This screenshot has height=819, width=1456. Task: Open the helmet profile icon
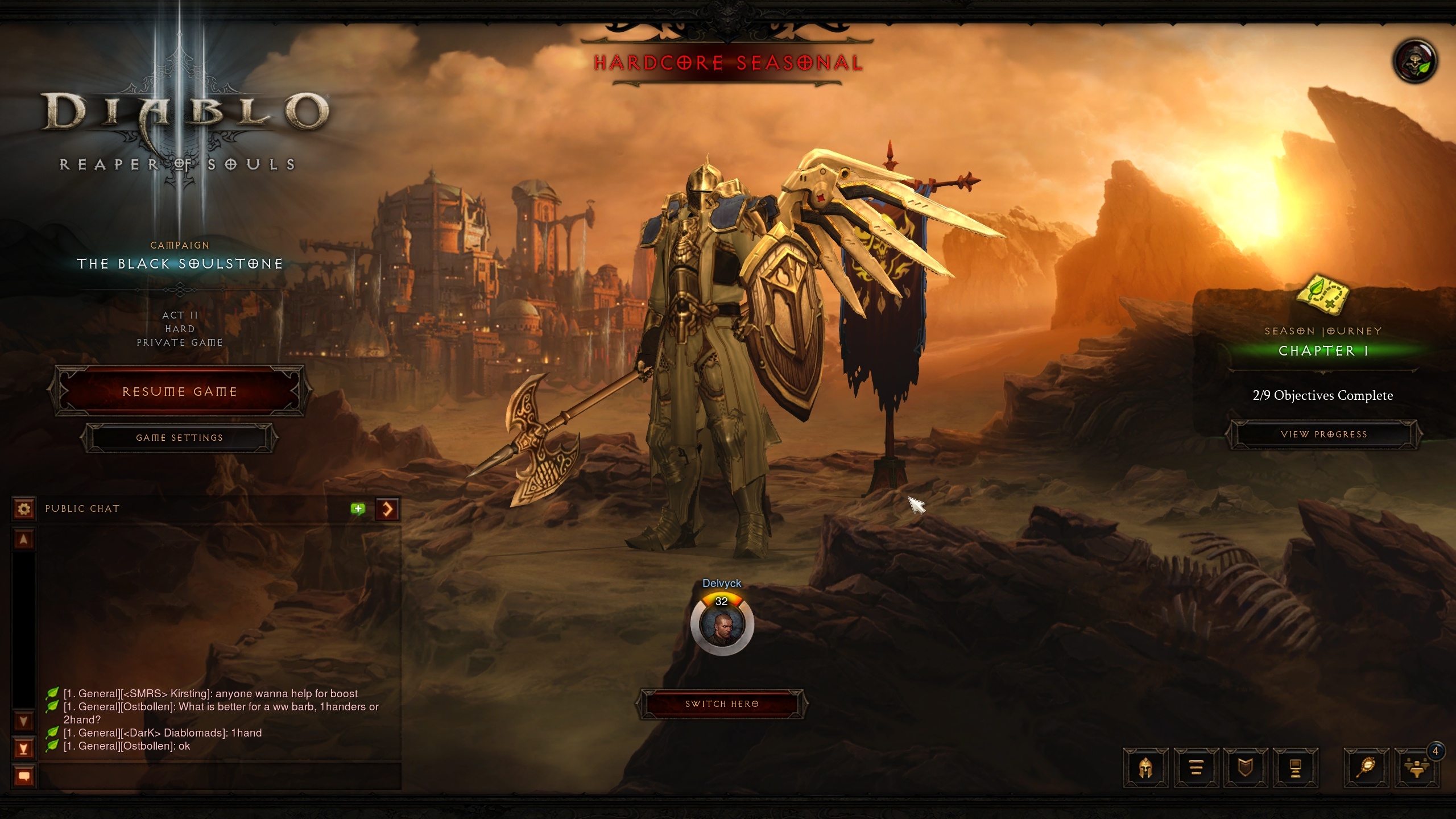[x=1145, y=768]
